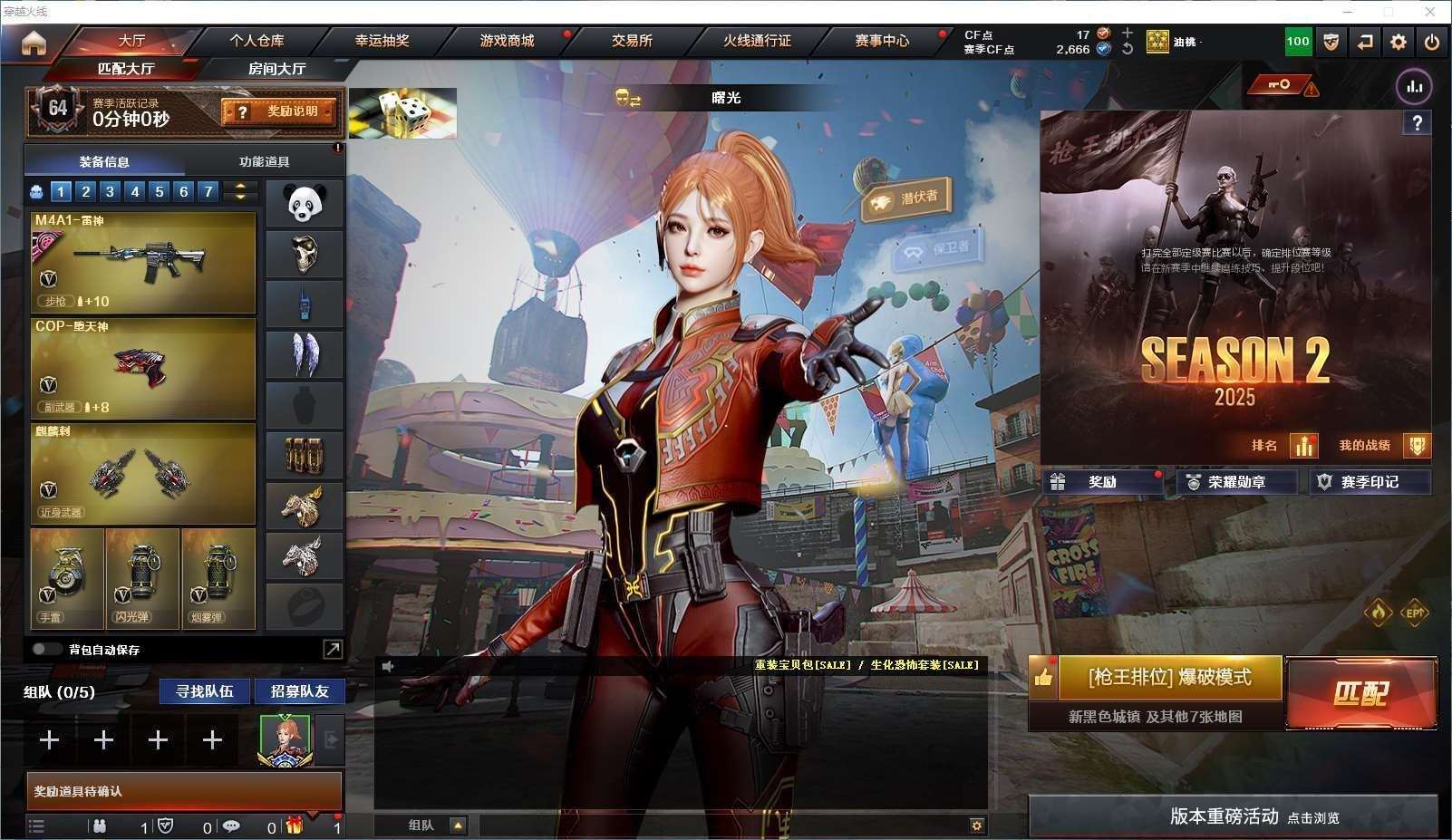
Task: View 赛季印记 season marks
Action: [1369, 482]
